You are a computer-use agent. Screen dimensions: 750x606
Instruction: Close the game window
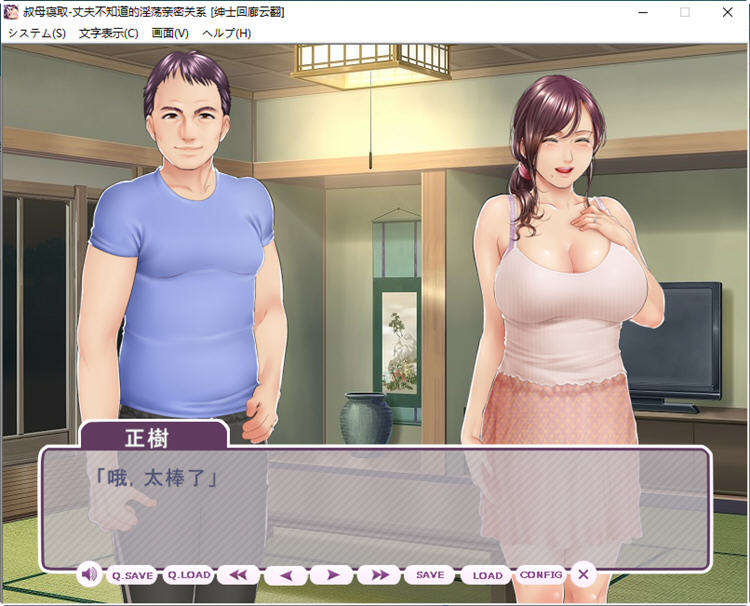(729, 12)
